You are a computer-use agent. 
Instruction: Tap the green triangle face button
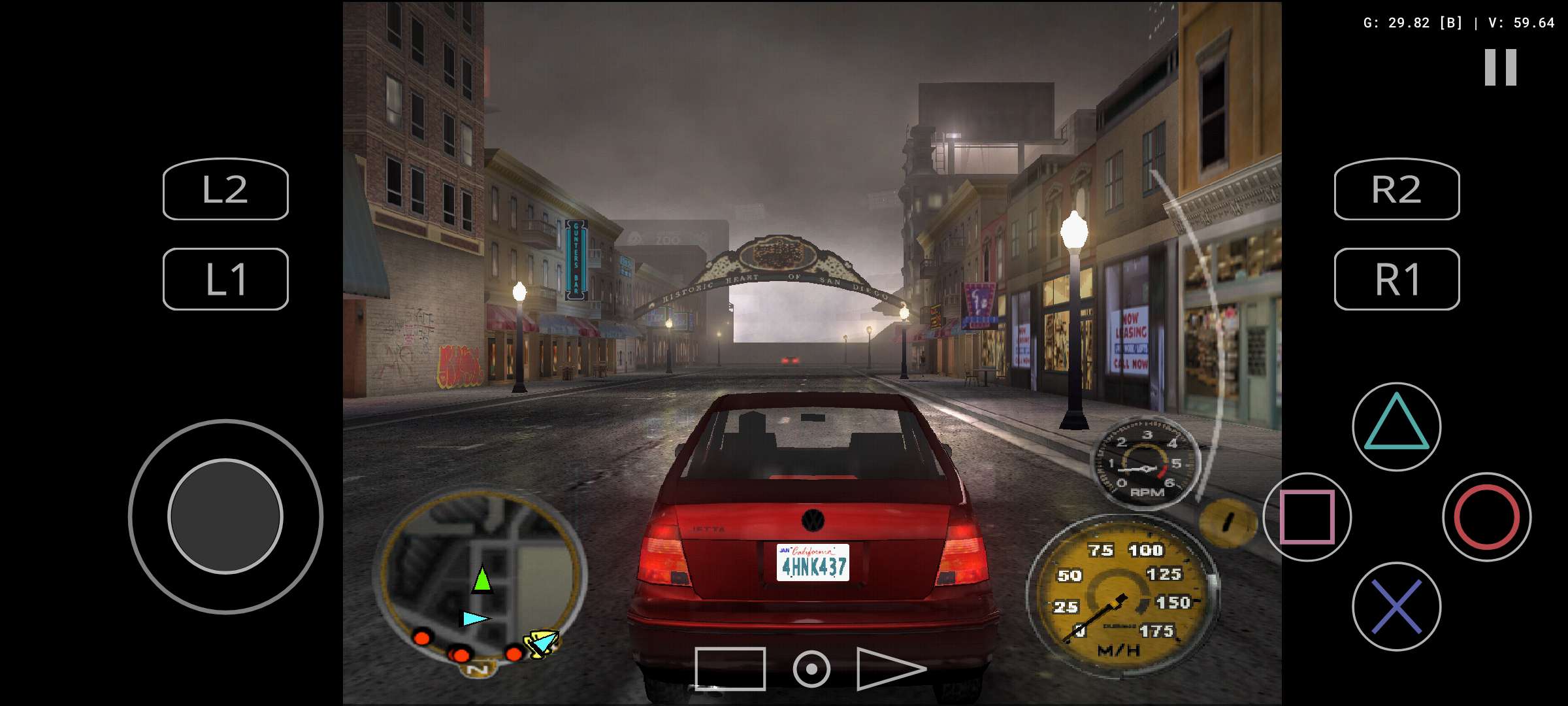(1397, 427)
